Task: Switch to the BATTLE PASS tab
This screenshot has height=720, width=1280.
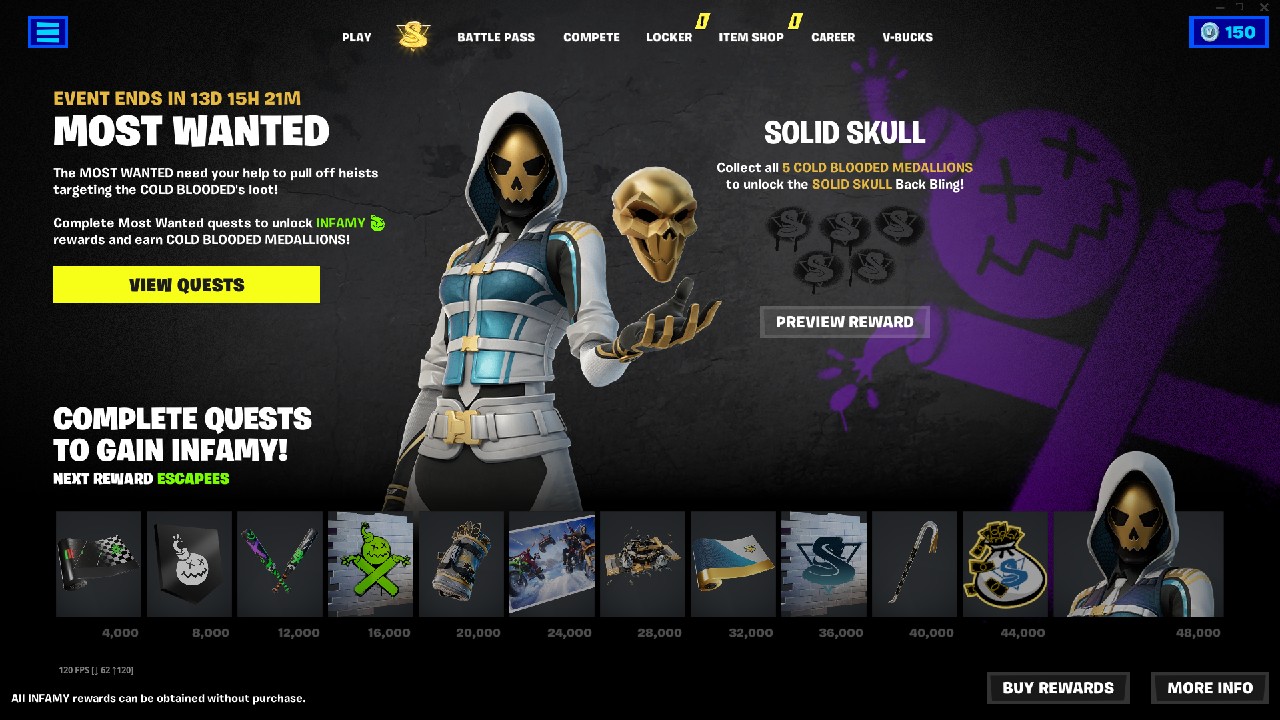Action: coord(496,37)
